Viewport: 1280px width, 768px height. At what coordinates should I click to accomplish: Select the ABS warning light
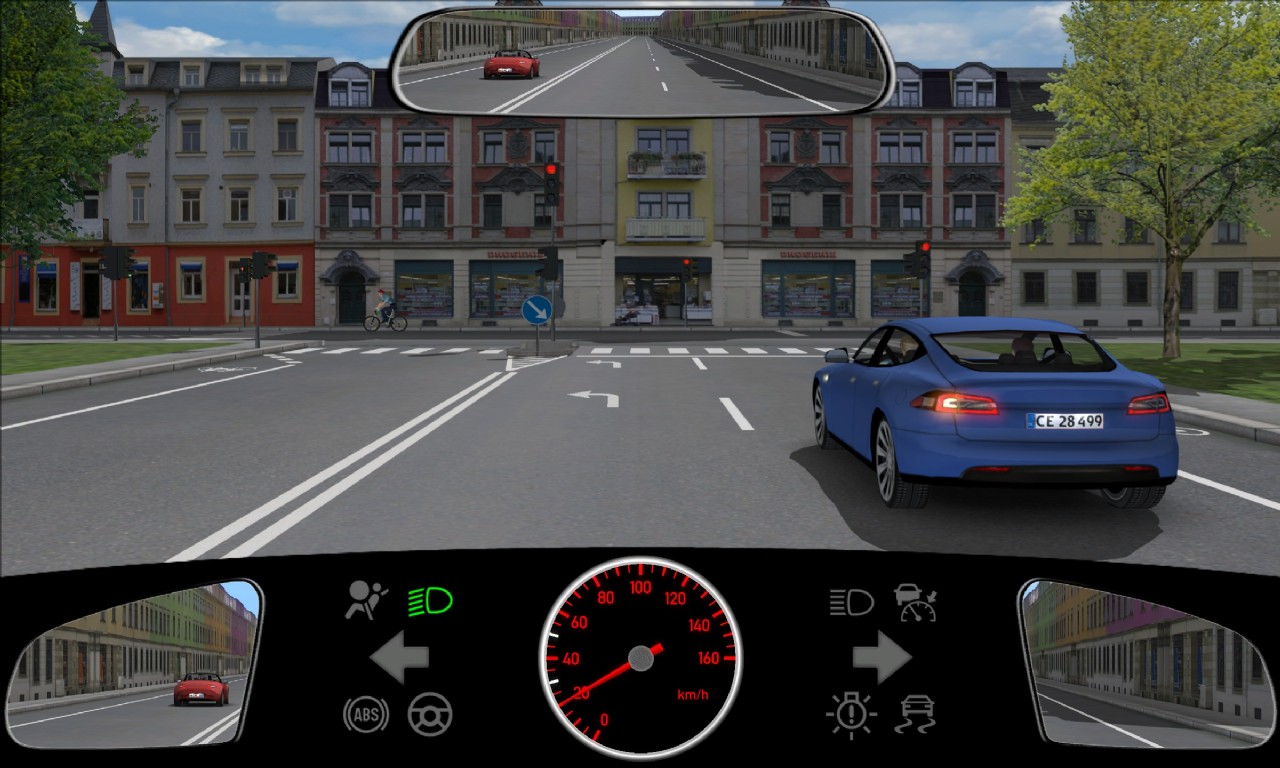(365, 714)
